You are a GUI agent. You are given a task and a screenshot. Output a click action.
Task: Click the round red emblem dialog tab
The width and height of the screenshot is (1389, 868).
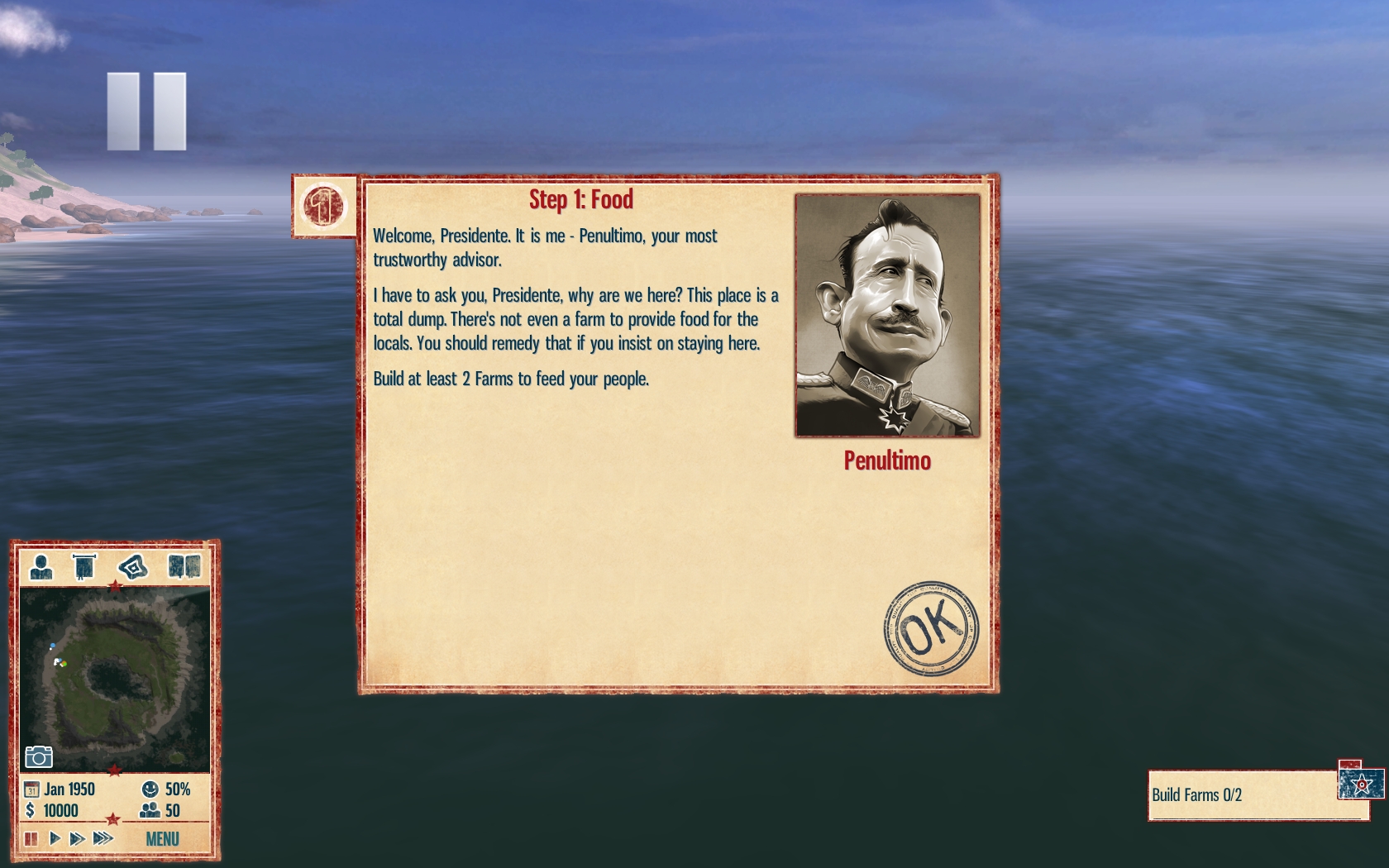pyautogui.click(x=324, y=206)
